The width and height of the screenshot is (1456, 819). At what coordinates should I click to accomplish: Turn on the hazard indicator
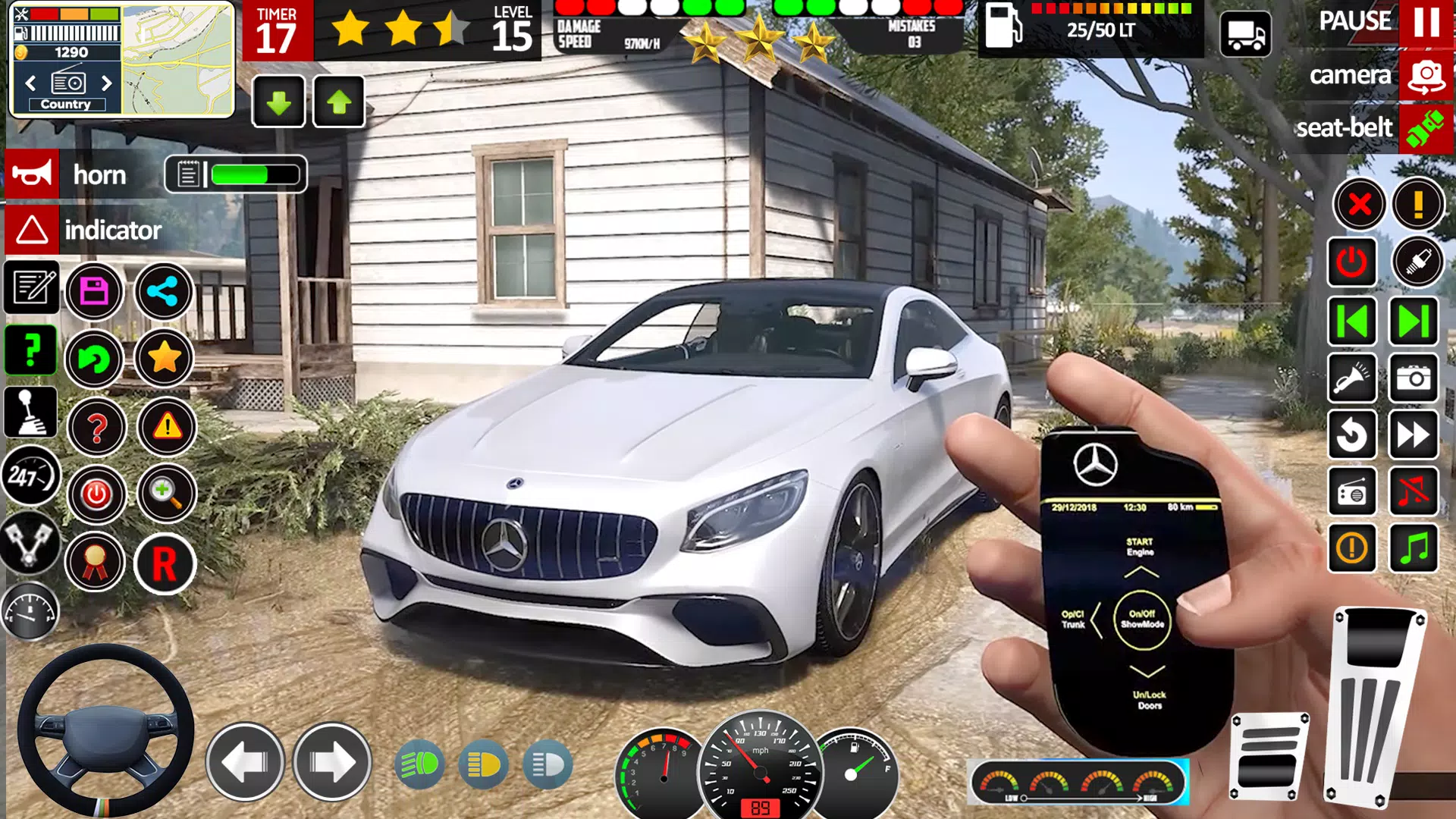[32, 230]
